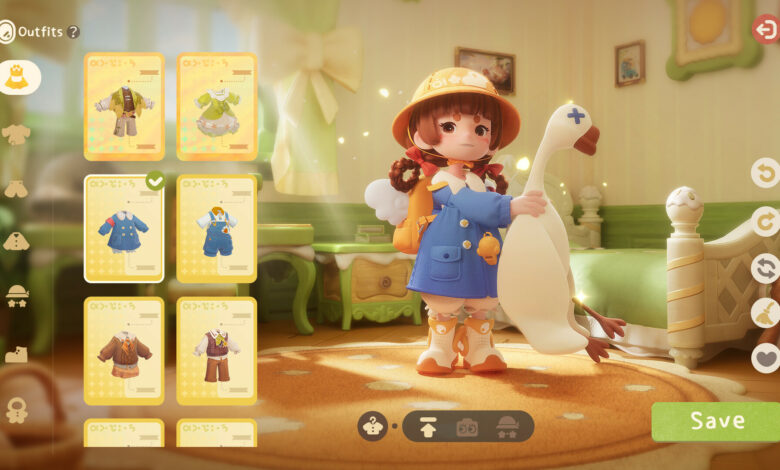The width and height of the screenshot is (780, 470).
Task: Click the shirt with question mark icon
Action: [x=372, y=427]
